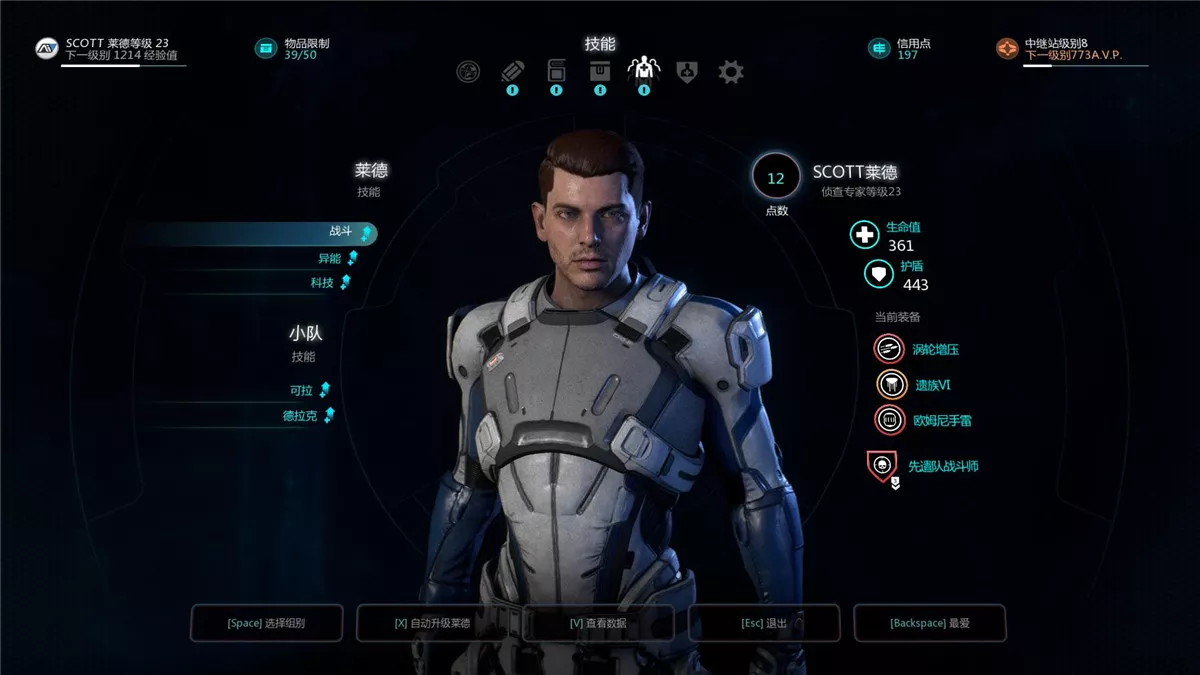Screen dimensions: 1200x675
Task: Open the pencil journal tab
Action: click(x=512, y=72)
